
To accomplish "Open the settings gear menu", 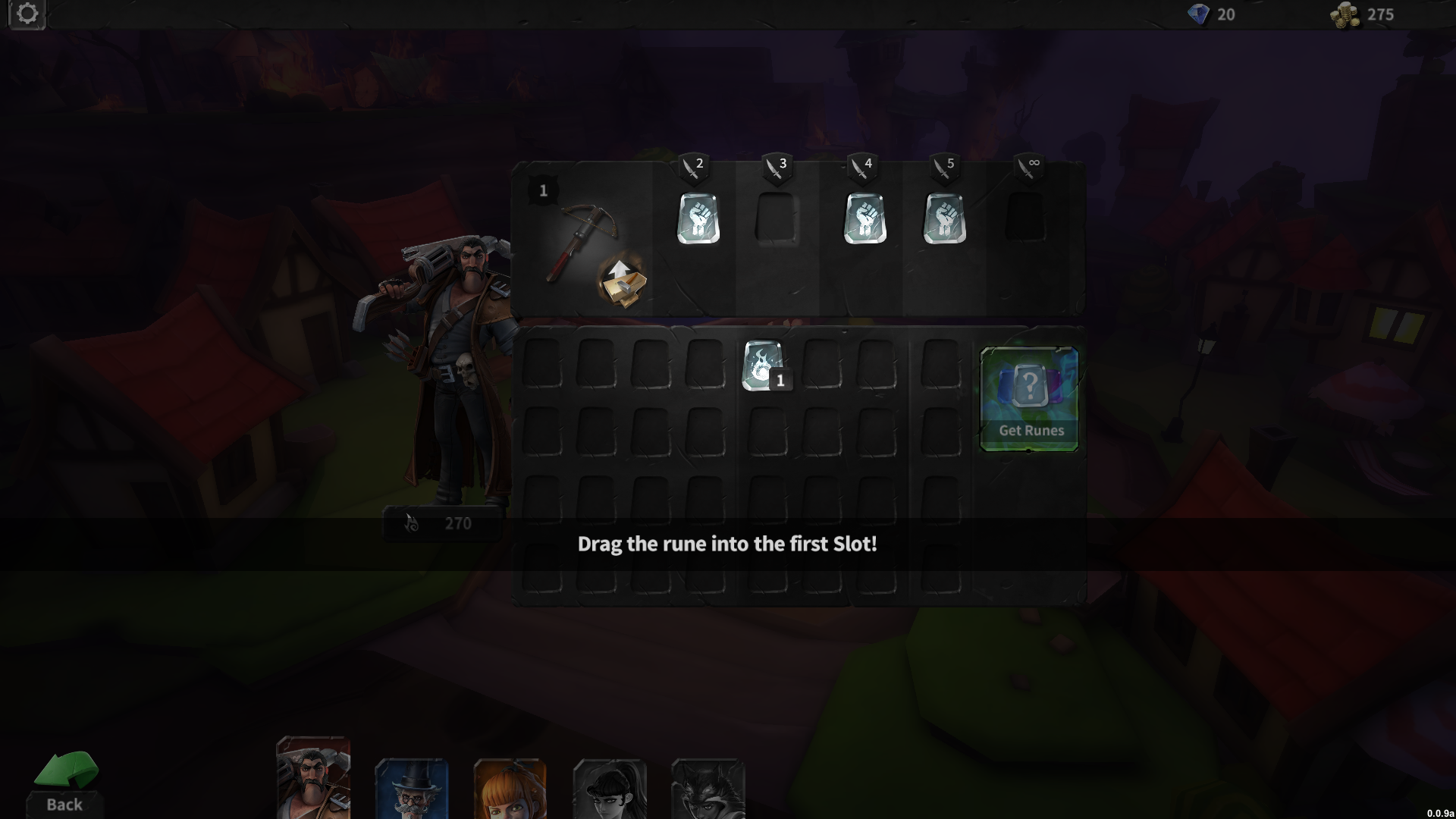I will coord(27,14).
